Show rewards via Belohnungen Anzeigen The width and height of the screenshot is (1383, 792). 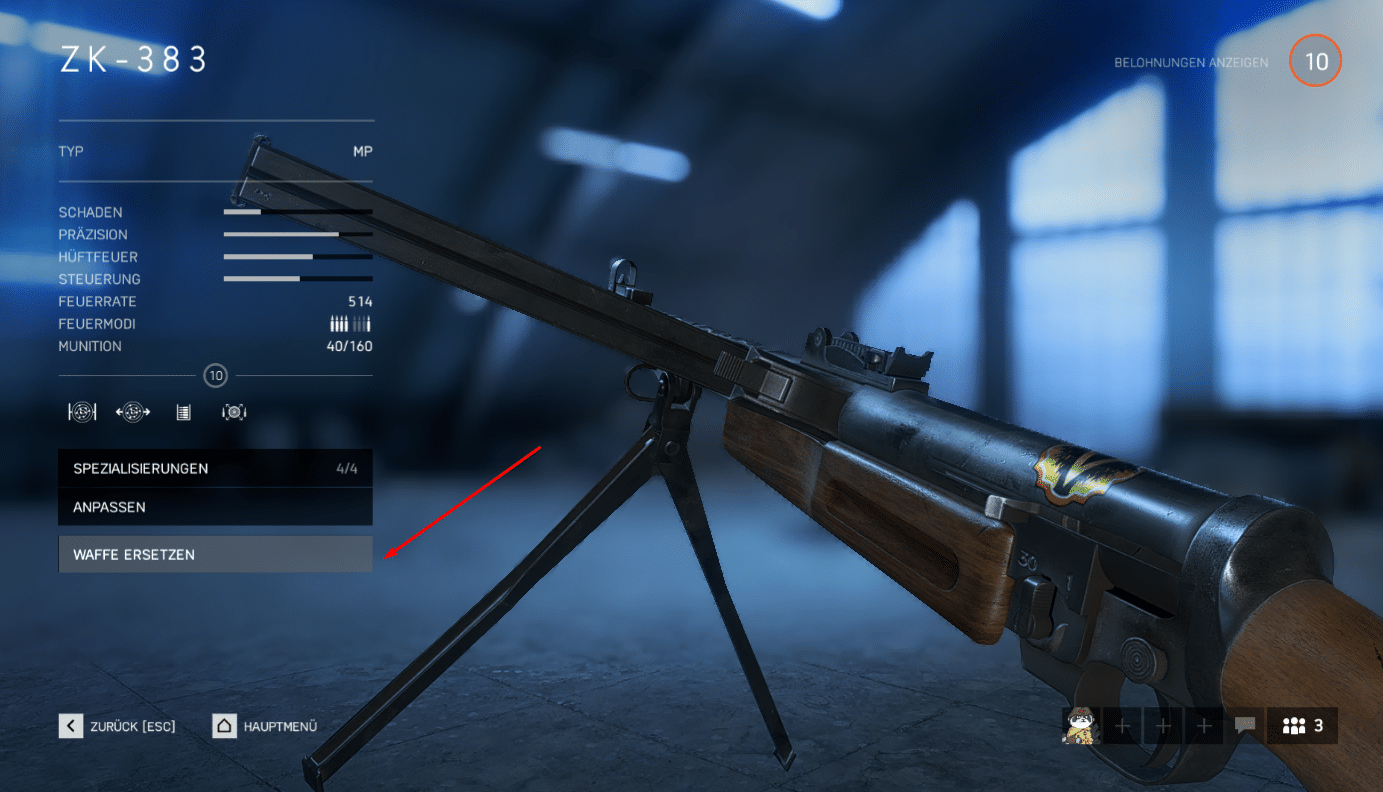point(1191,63)
